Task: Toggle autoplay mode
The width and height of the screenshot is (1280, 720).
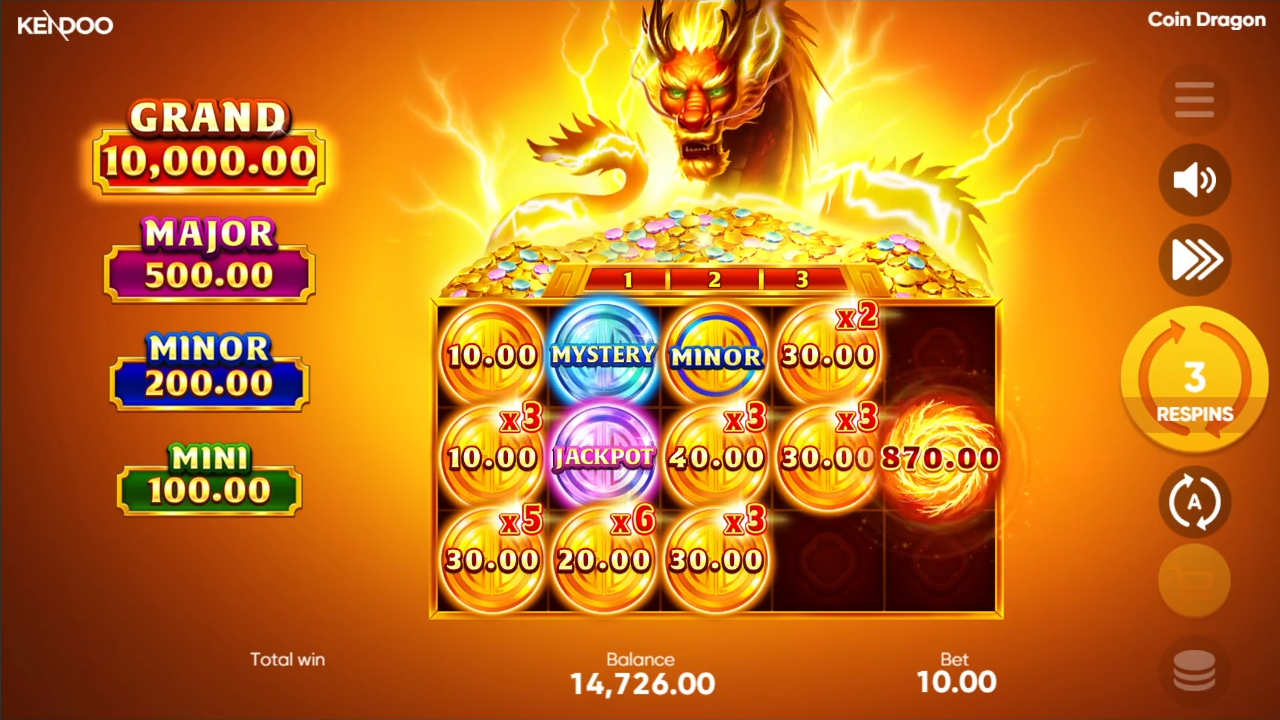Action: point(1194,503)
